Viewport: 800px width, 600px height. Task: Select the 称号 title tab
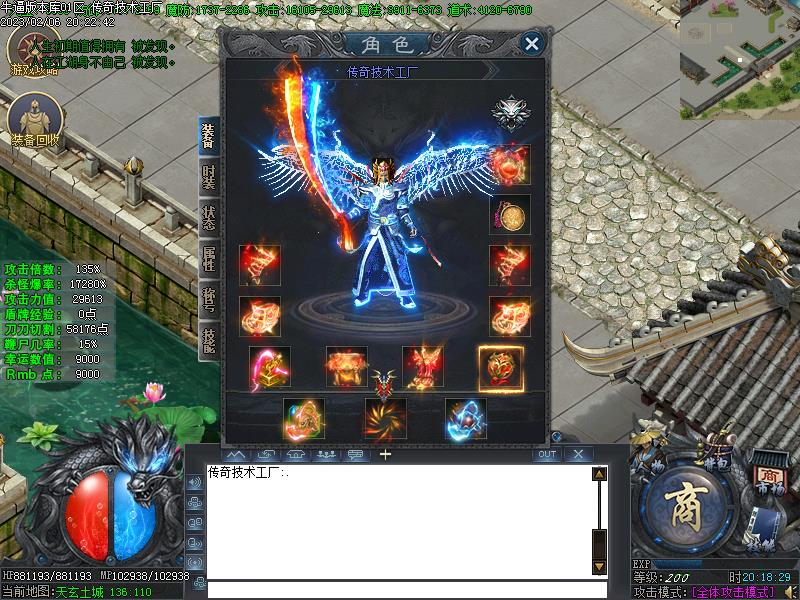click(208, 297)
